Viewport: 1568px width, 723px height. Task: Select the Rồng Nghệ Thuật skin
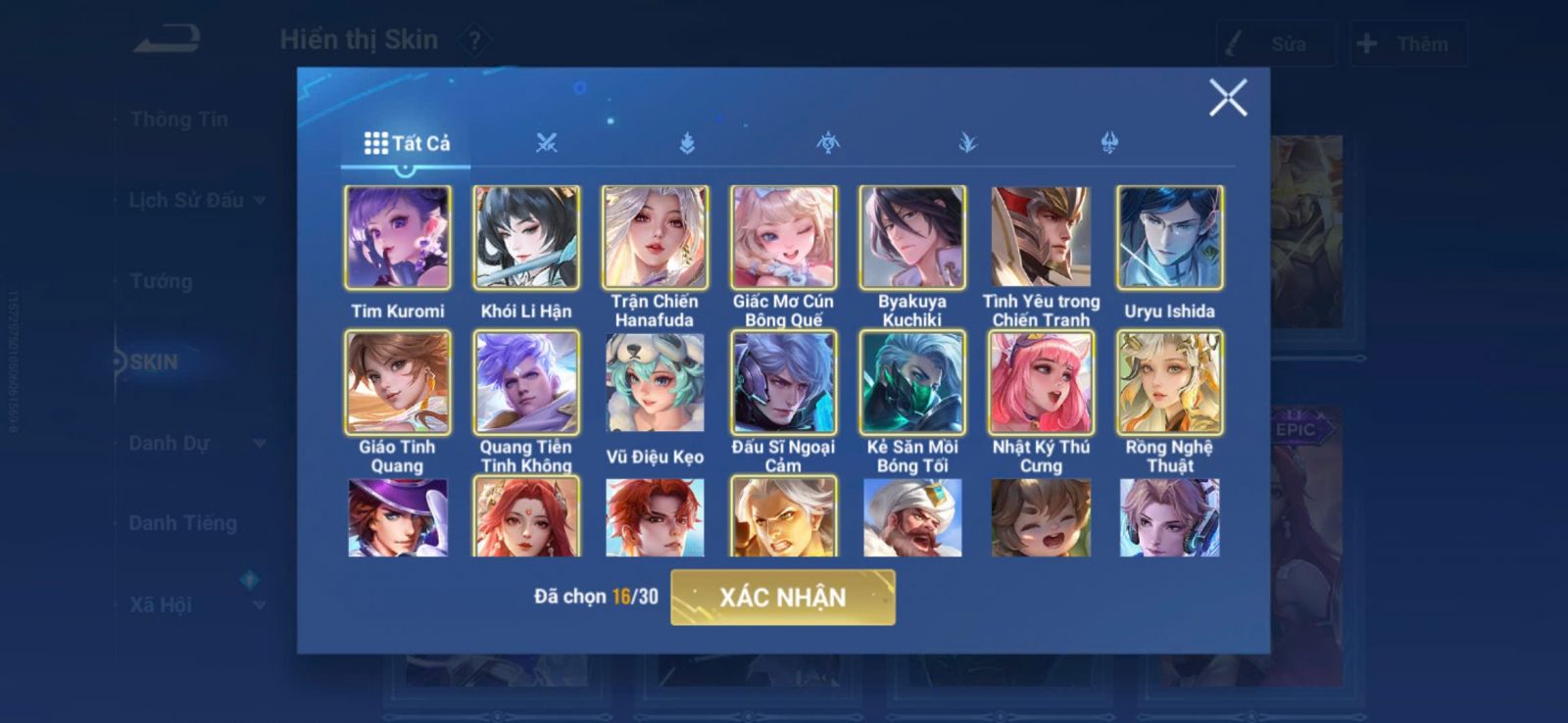[1169, 383]
